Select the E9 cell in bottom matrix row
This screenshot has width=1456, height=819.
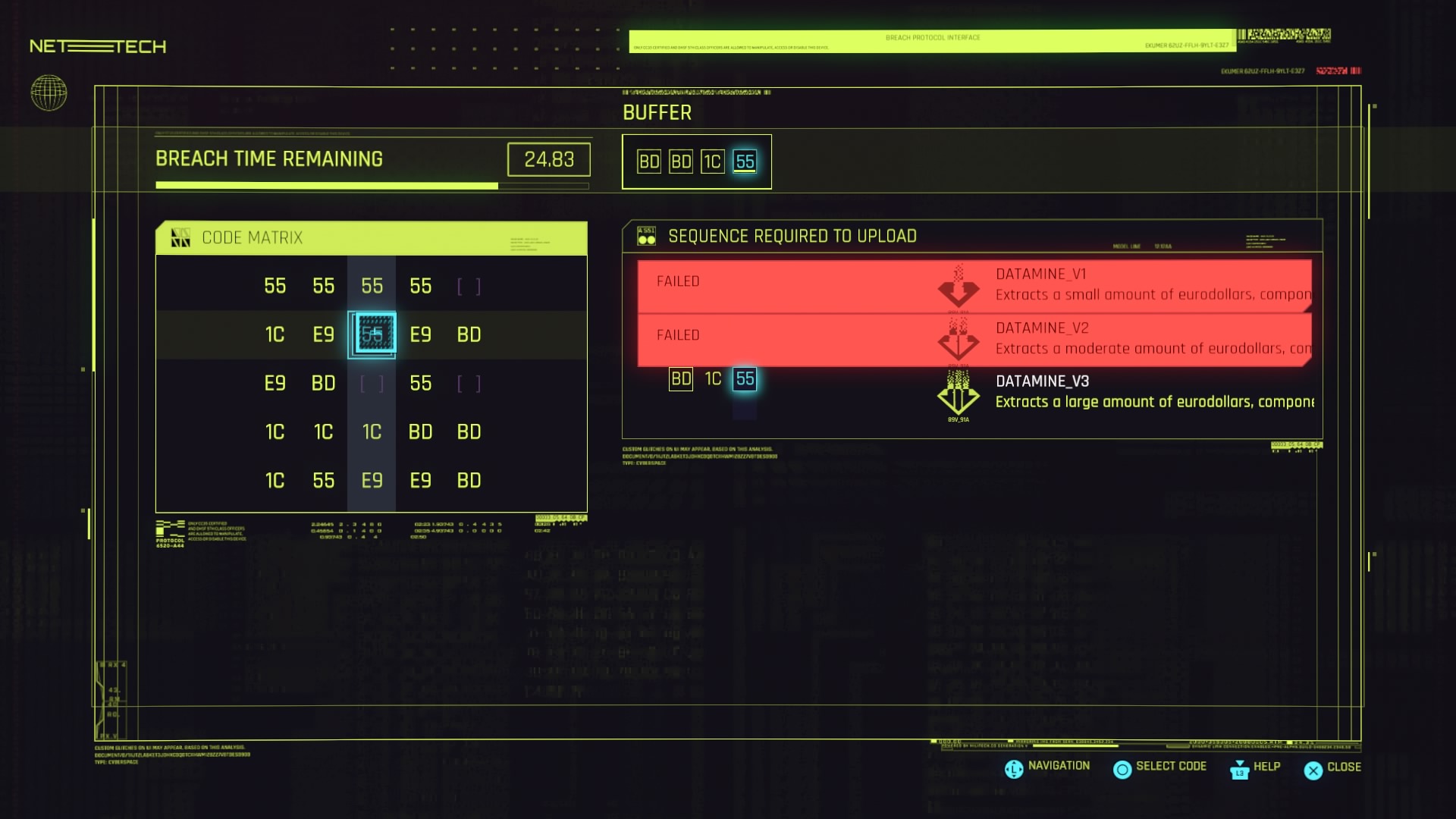point(372,480)
